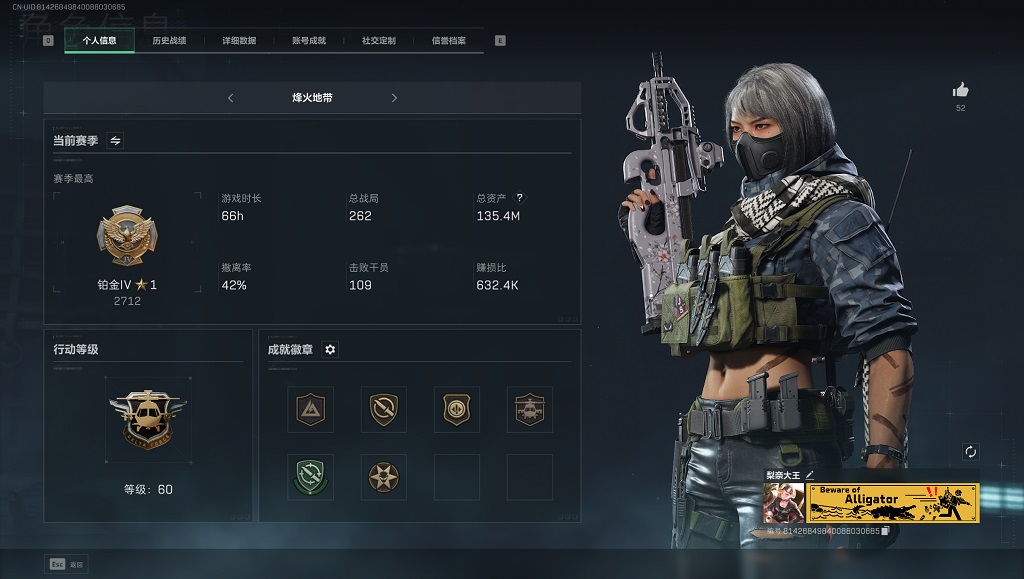Image resolution: width=1024 pixels, height=579 pixels.
Task: Give a thumbs-up like to this profile
Action: [x=961, y=90]
